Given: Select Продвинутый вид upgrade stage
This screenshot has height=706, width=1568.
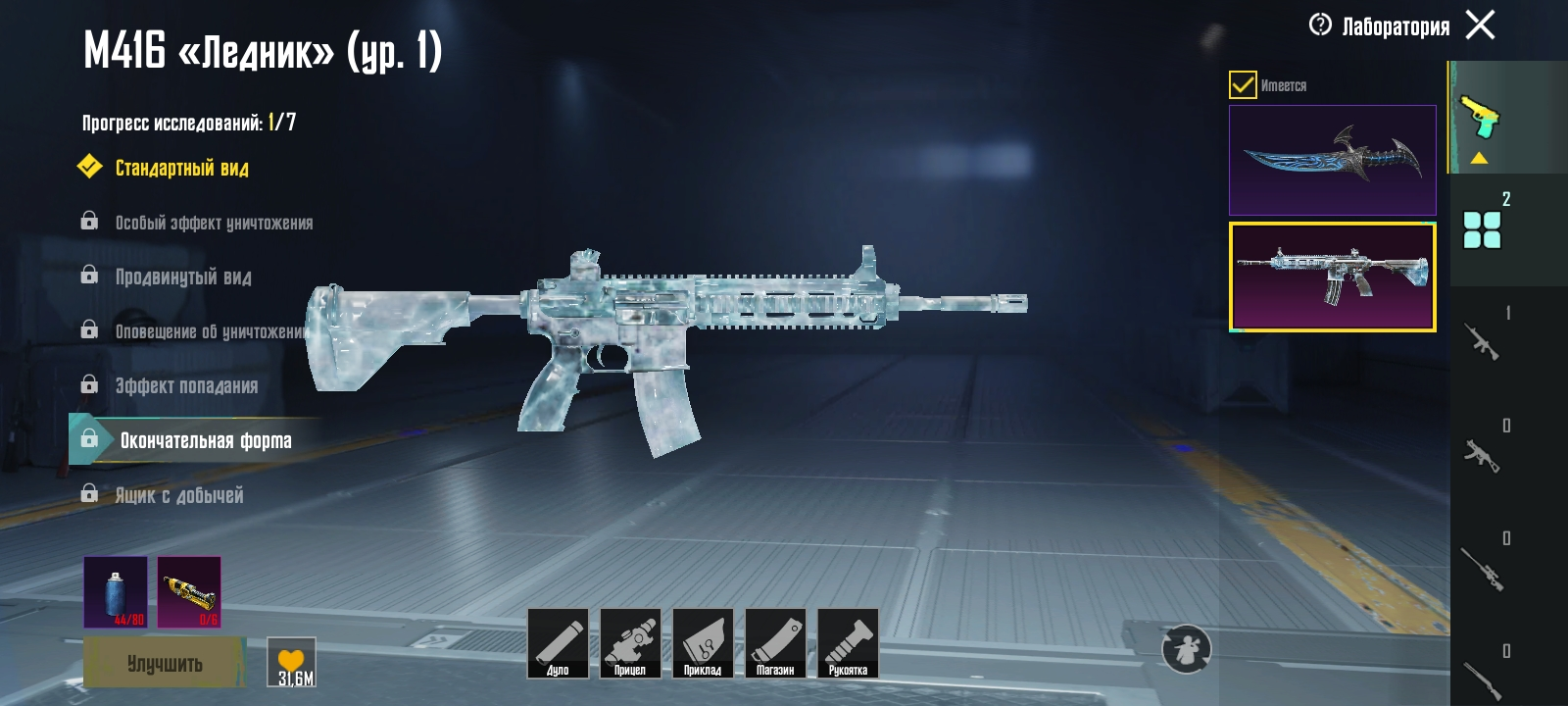Looking at the screenshot, I should (183, 277).
